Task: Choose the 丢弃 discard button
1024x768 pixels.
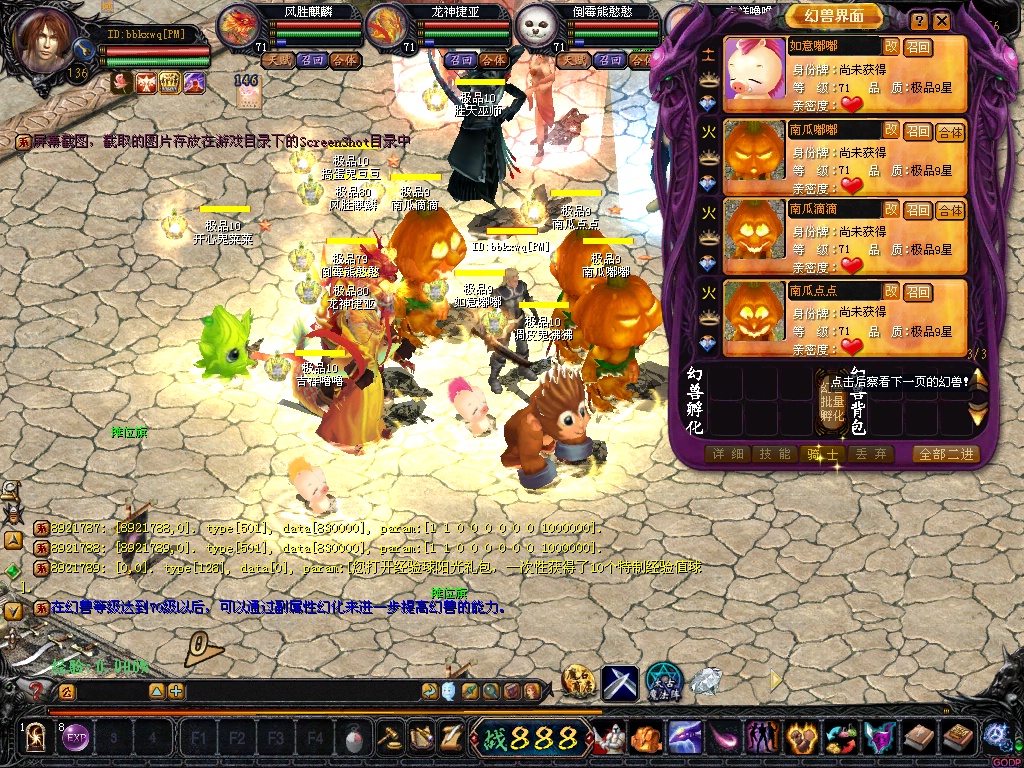Action: point(870,454)
